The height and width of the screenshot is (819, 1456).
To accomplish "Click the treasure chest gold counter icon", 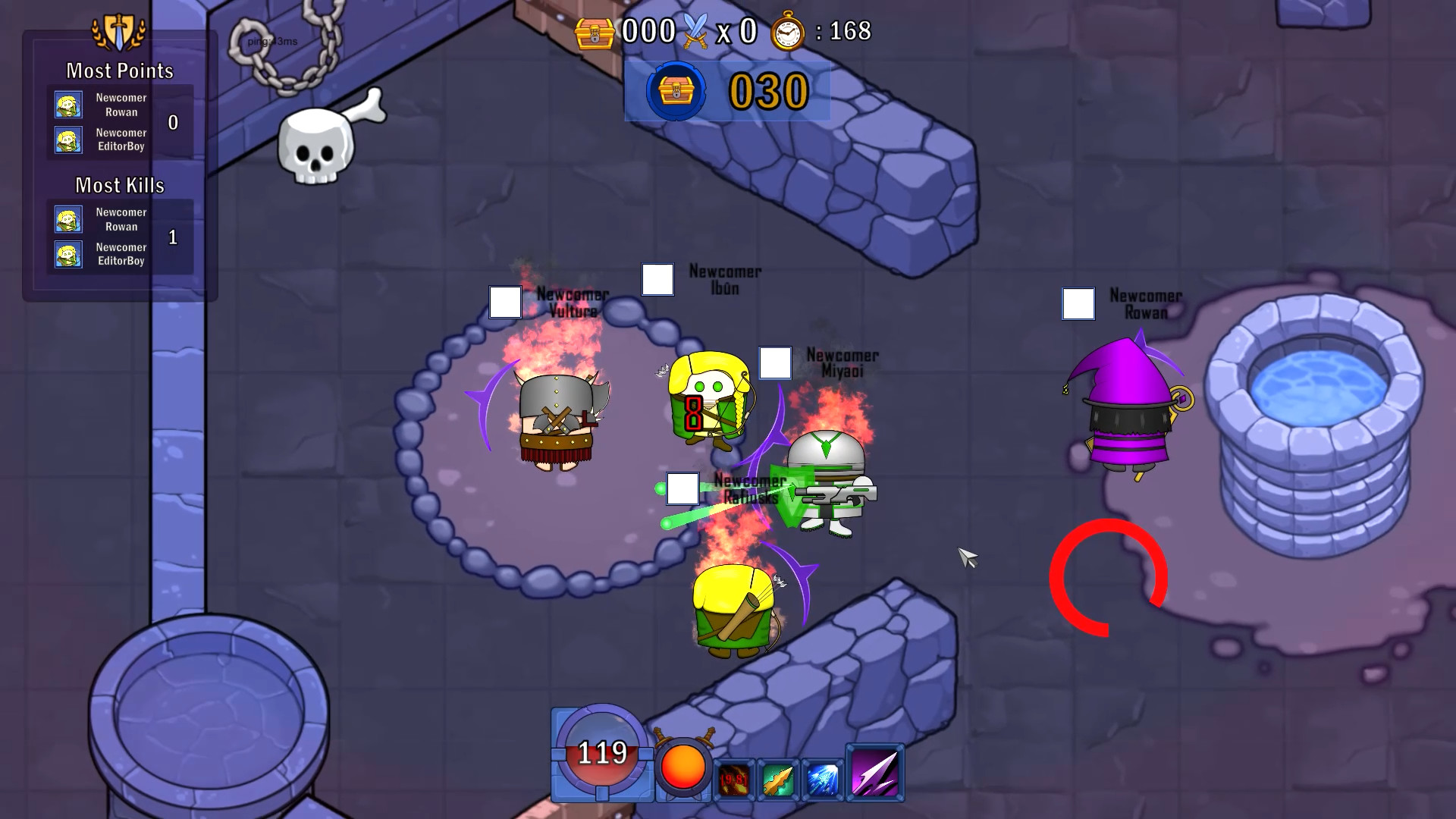I will (596, 33).
